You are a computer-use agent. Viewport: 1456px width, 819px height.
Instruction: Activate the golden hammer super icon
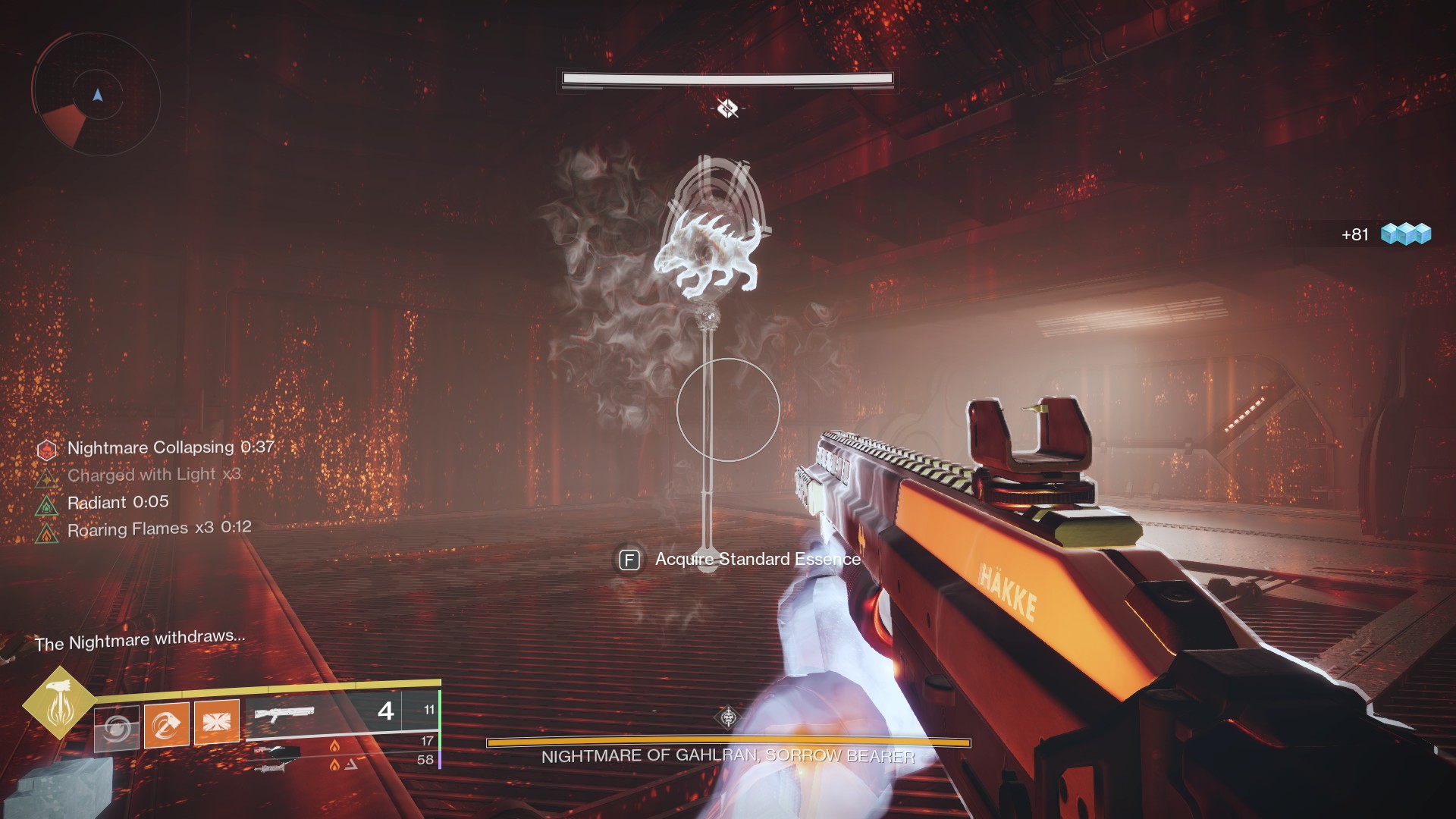coord(59,703)
